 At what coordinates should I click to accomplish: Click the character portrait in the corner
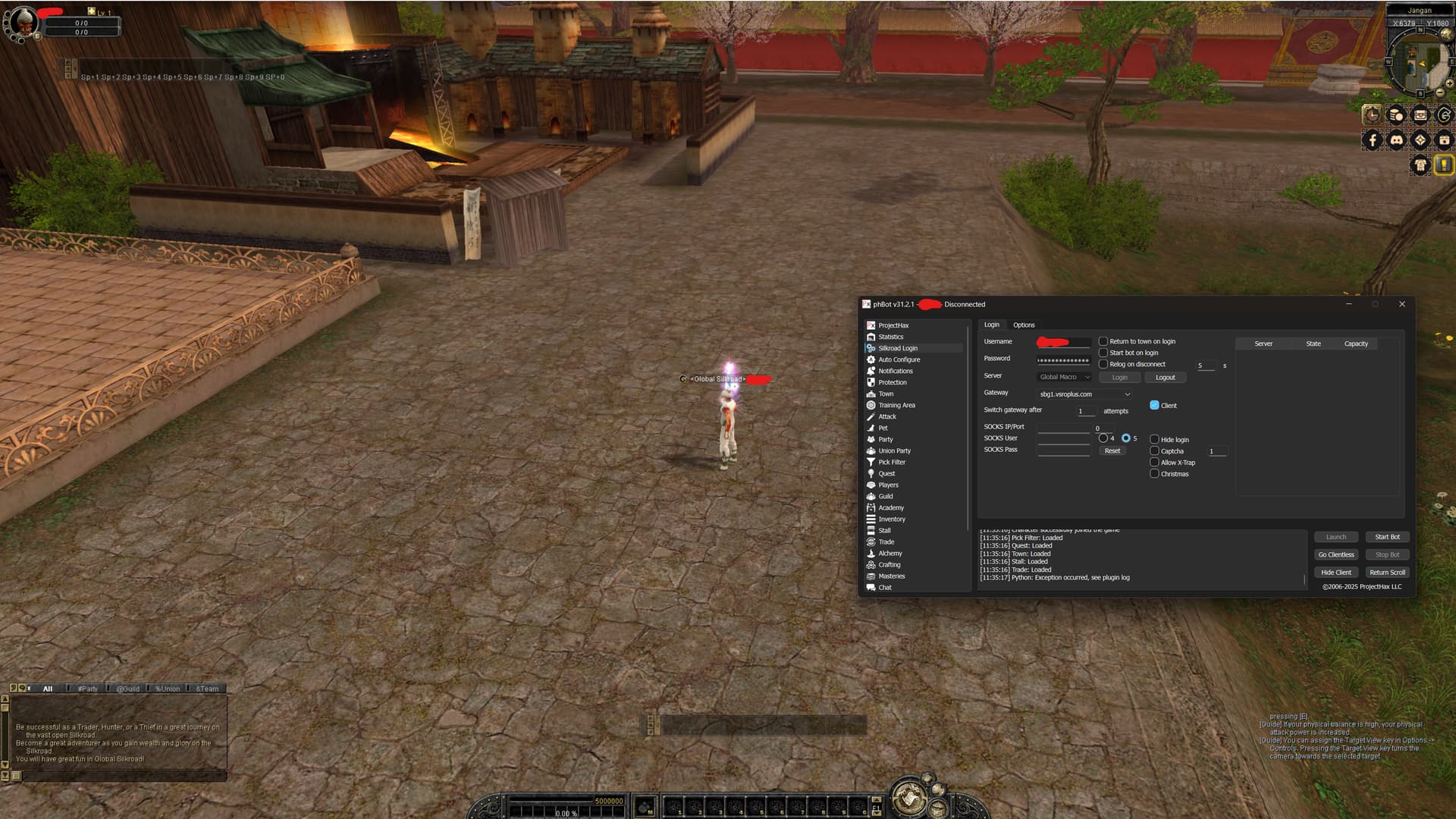[x=23, y=21]
